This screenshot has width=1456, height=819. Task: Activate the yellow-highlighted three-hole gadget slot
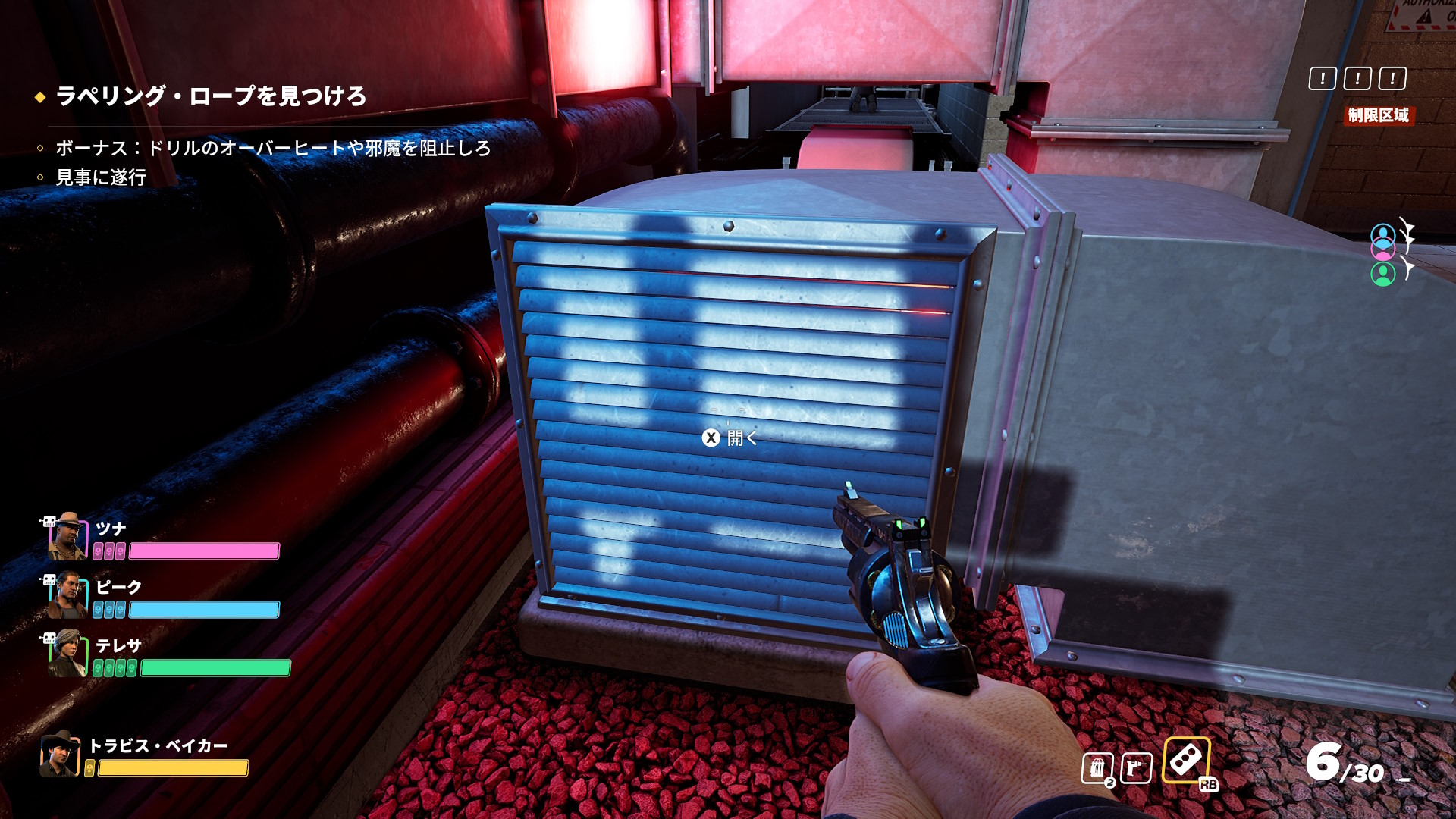tap(1186, 760)
